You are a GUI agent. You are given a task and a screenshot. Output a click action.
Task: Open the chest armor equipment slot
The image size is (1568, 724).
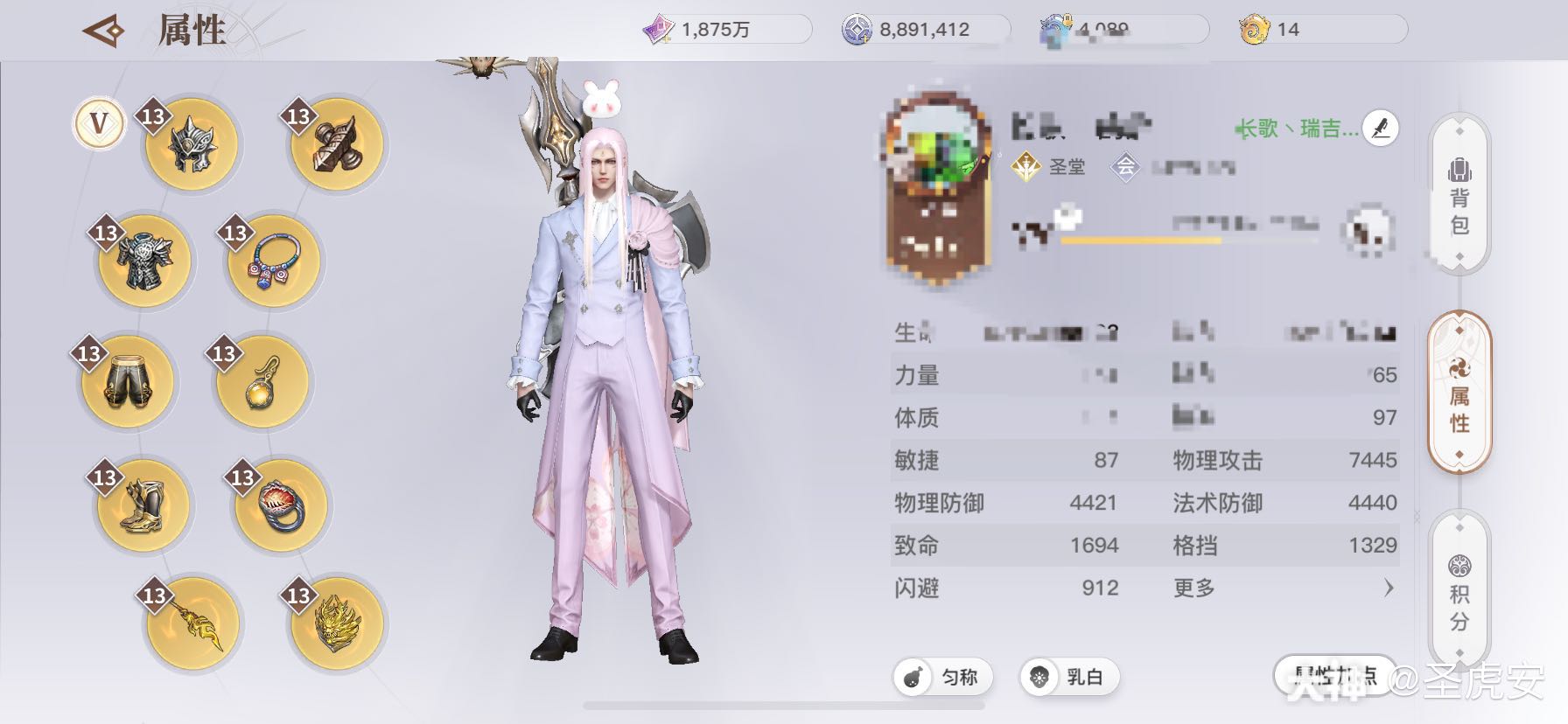click(x=143, y=262)
